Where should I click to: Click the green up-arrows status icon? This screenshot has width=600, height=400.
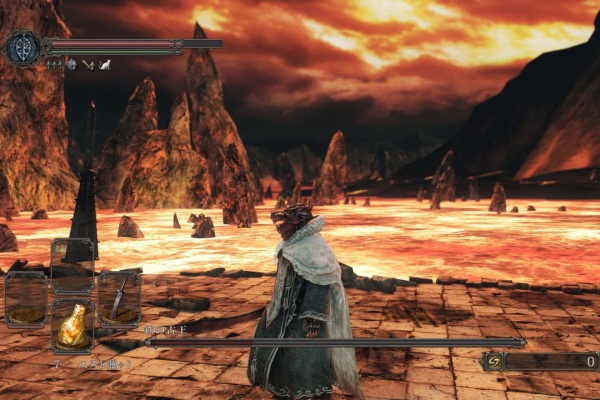click(x=54, y=65)
